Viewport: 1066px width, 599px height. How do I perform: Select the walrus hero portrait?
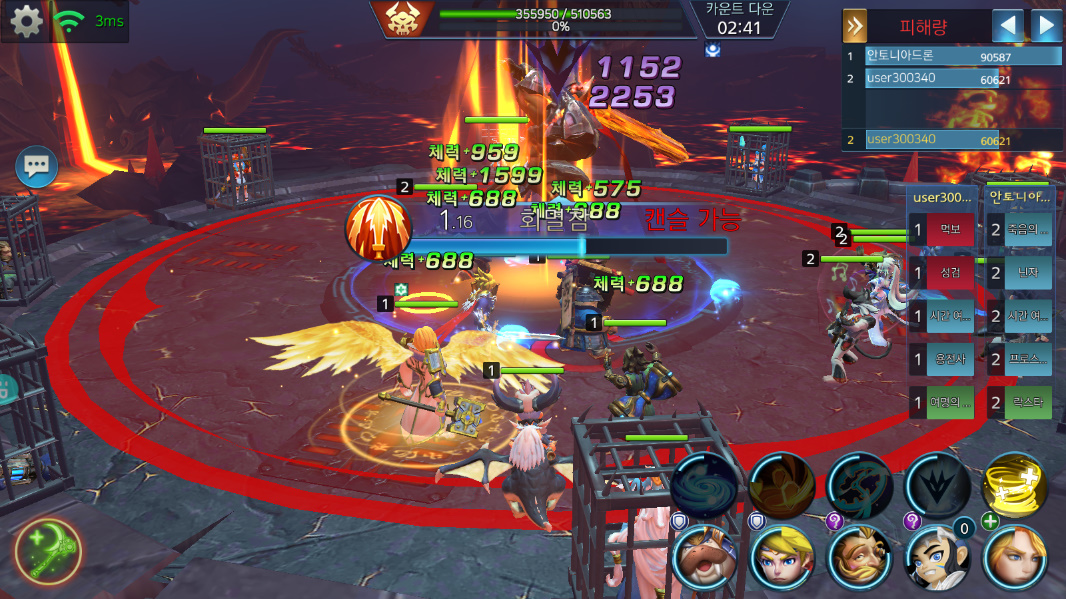pyautogui.click(x=705, y=557)
